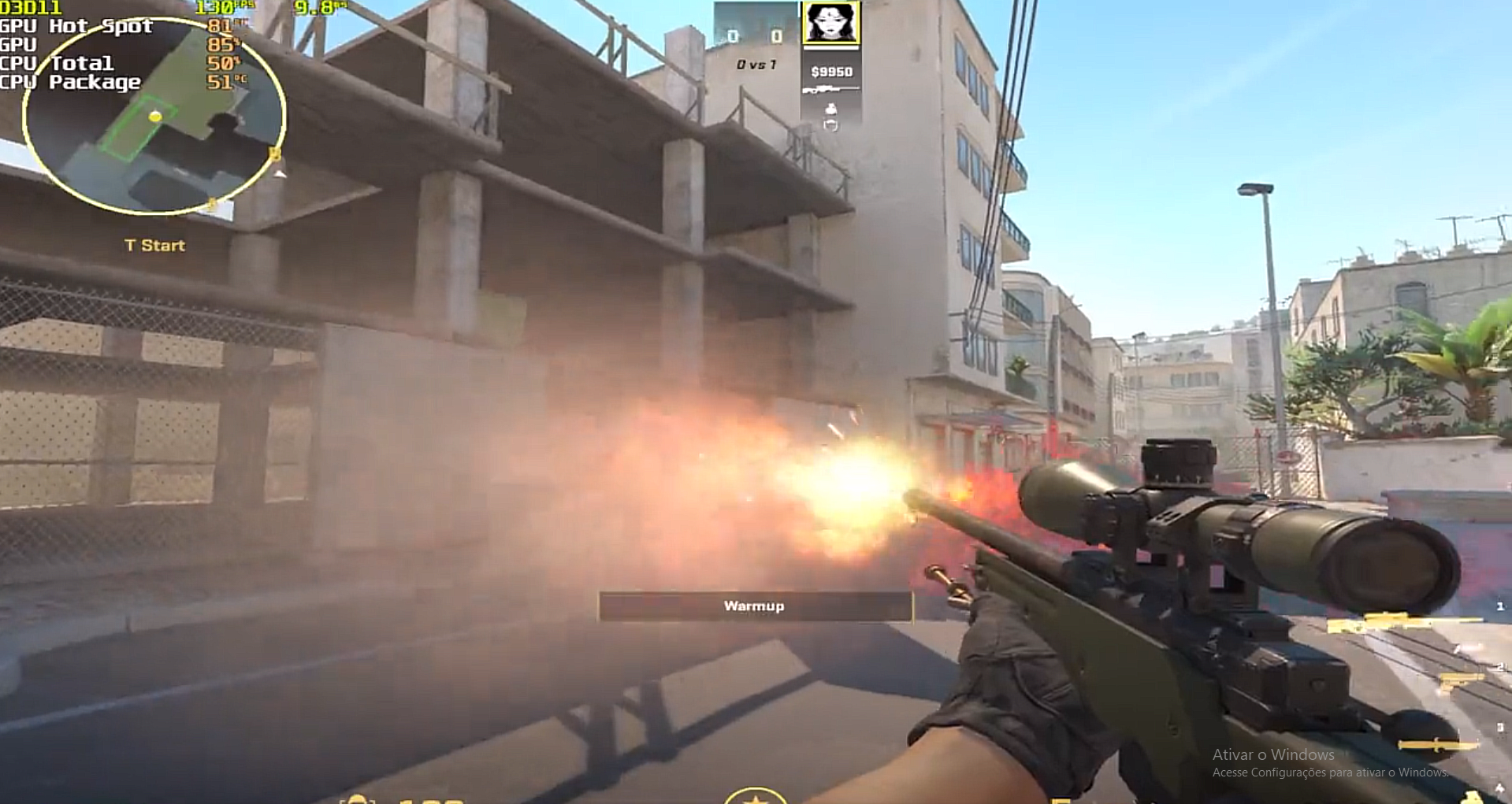Click the white health bar under the avatar
This screenshot has width=1512, height=804.
pyautogui.click(x=831, y=49)
